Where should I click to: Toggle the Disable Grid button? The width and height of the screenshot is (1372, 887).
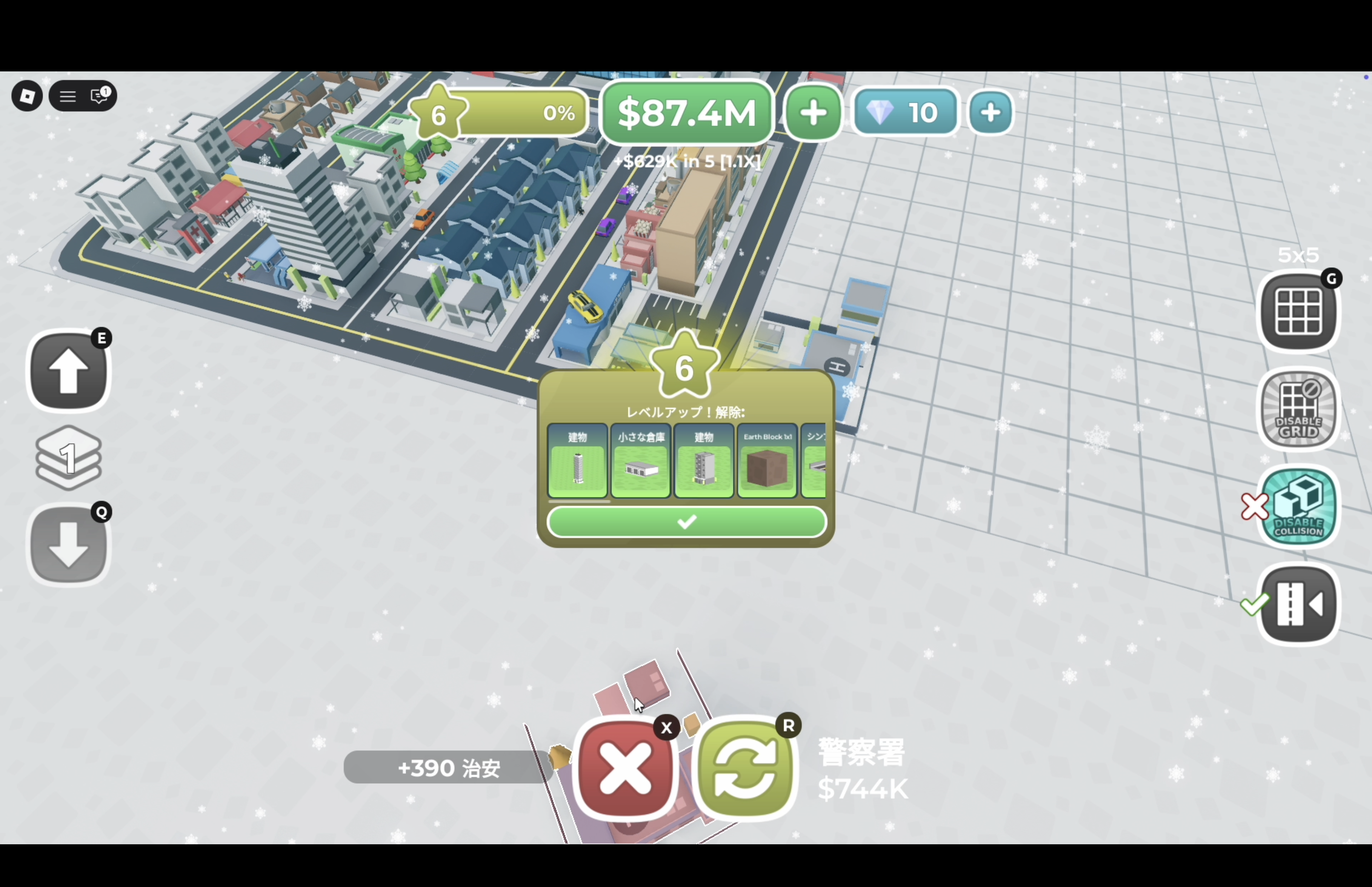click(1298, 409)
